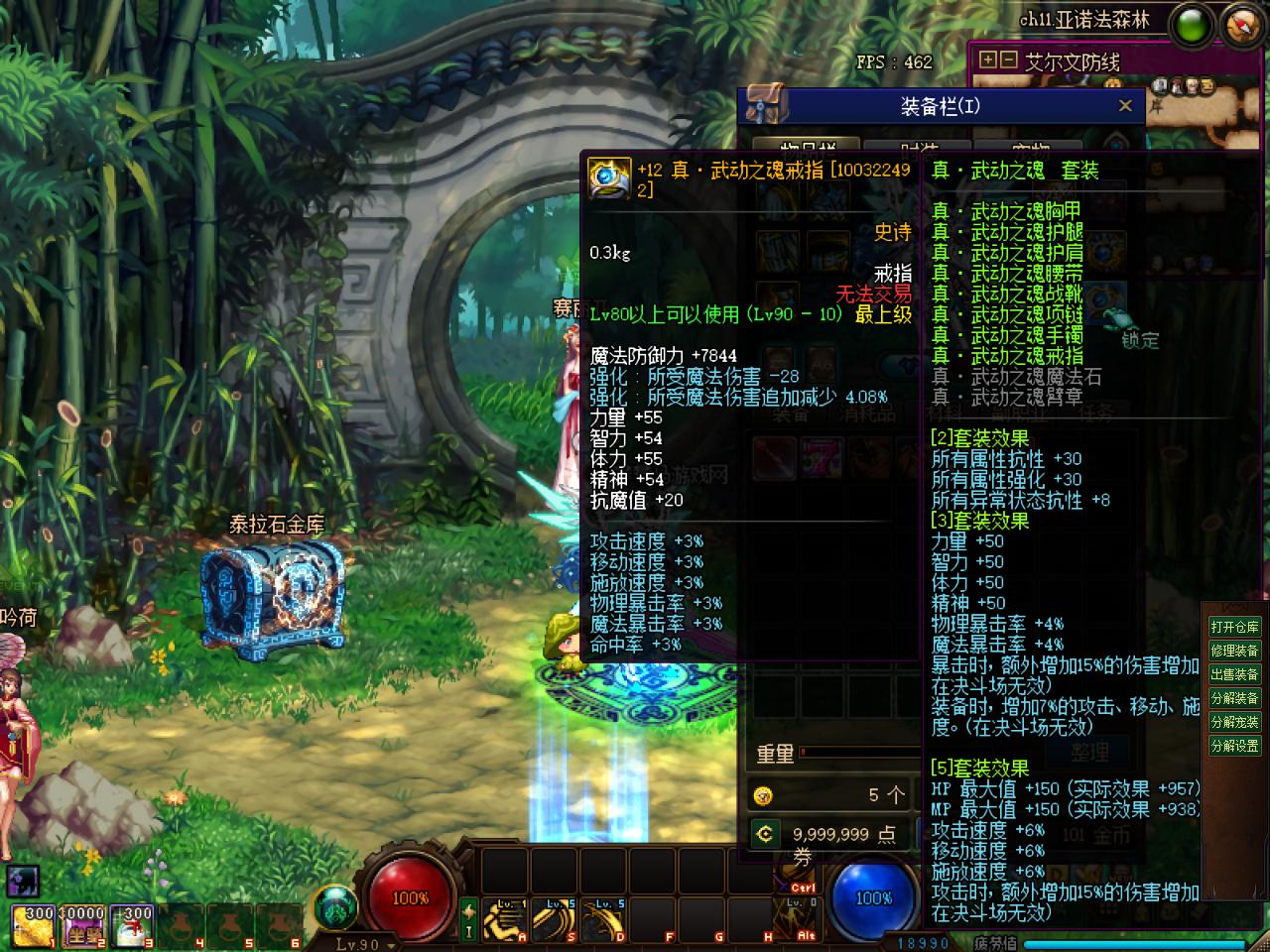Select the 分解宠装 button
The height and width of the screenshot is (952, 1270).
tap(1234, 722)
